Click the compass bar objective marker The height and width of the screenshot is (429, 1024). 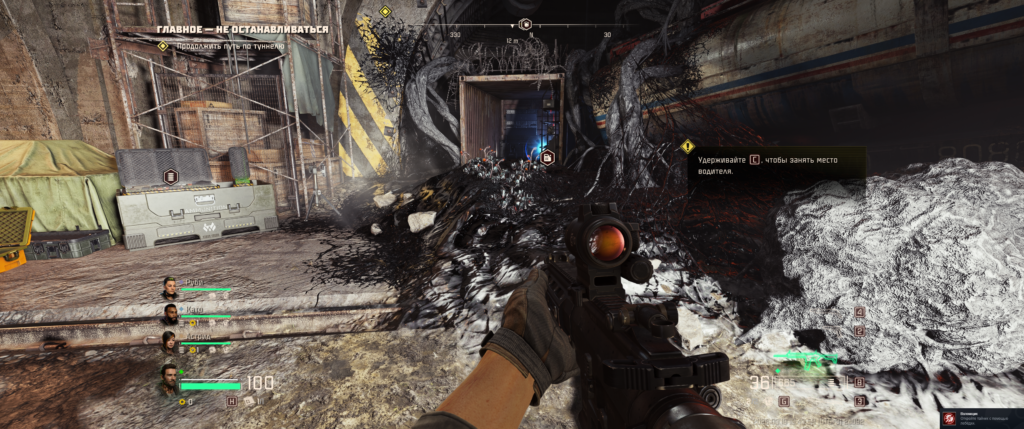click(x=526, y=23)
